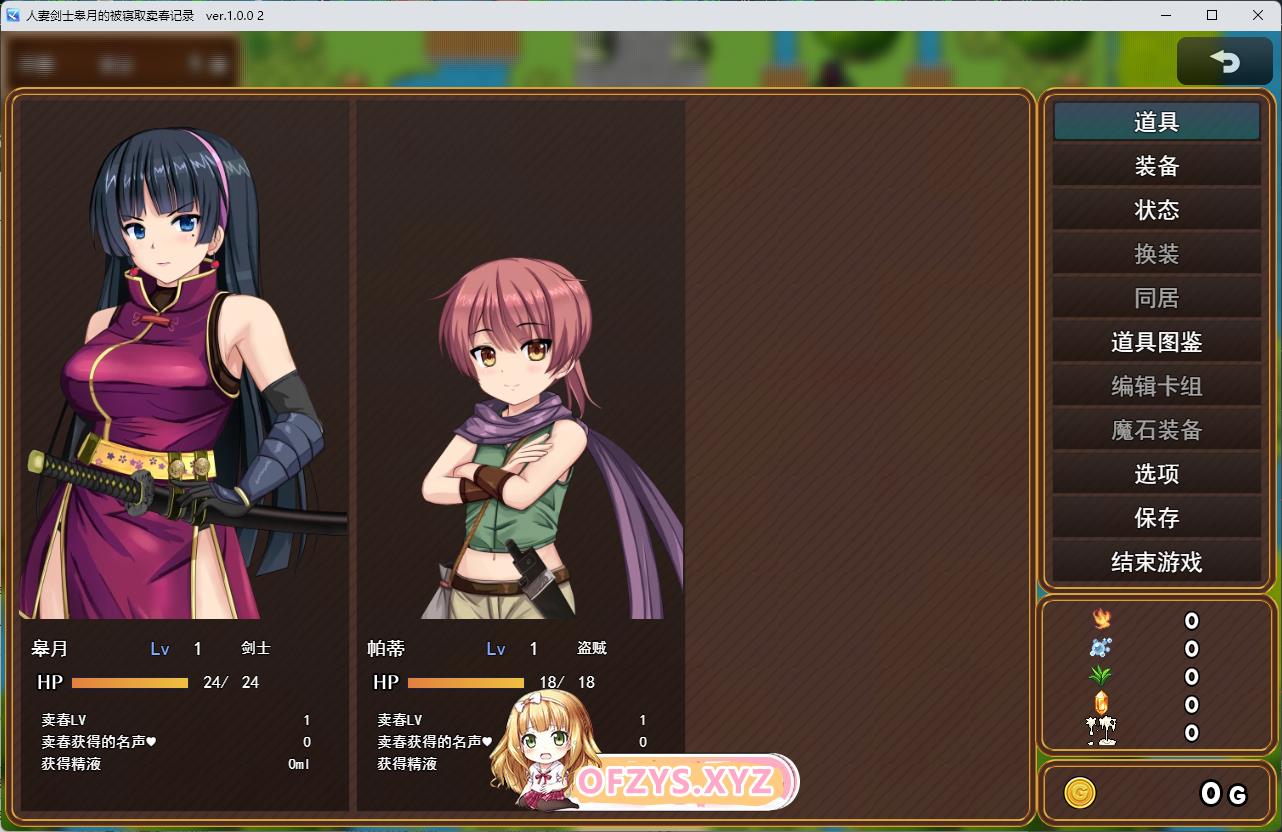Screen dimensions: 1282x832
Task: Open the 道具图鉴 item encyclopedia
Action: [x=1156, y=342]
